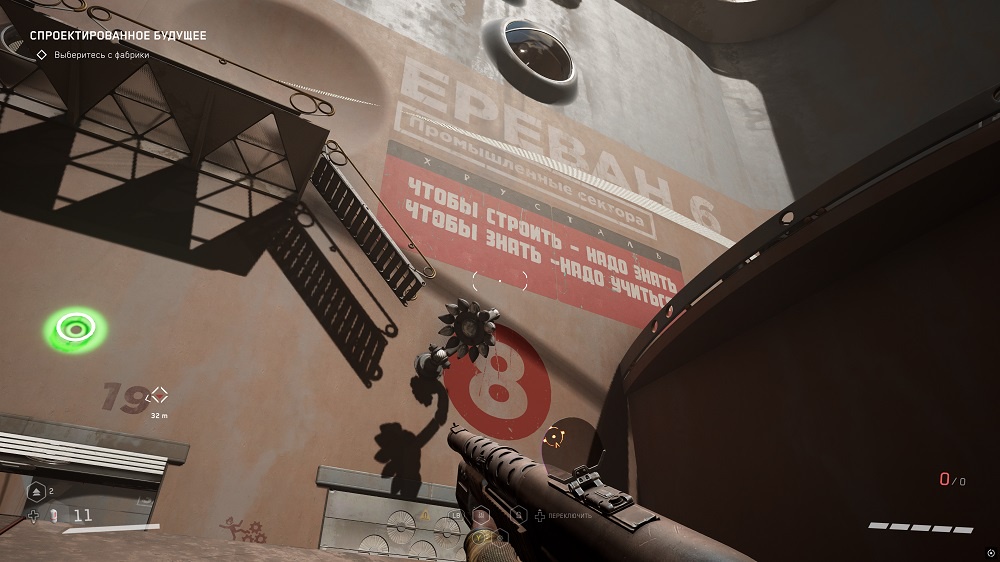Activate the first hexagon ability icon beside LB
This screenshot has width=1000, height=562.
[x=481, y=516]
